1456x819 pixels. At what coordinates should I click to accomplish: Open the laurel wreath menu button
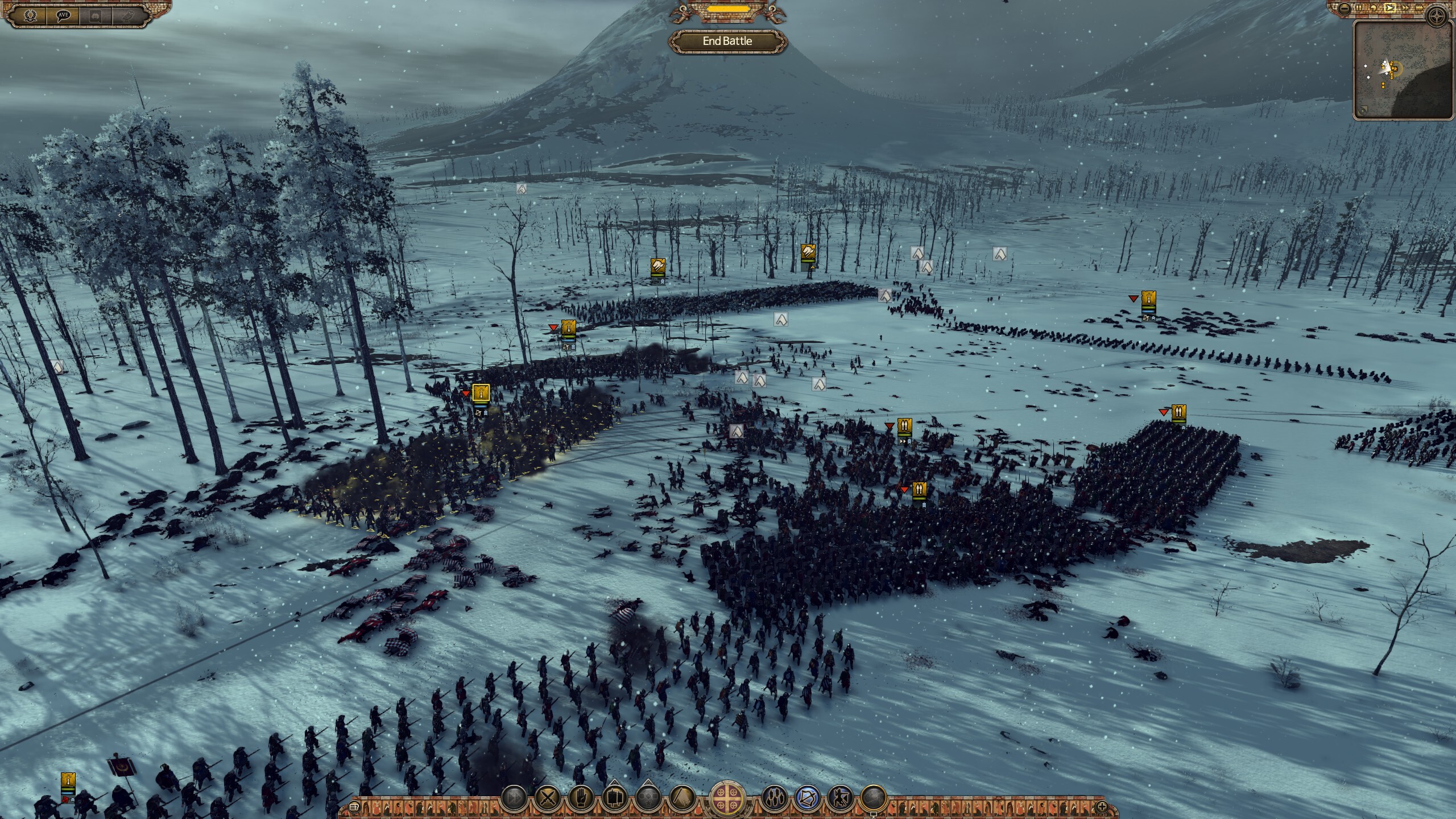(31, 15)
